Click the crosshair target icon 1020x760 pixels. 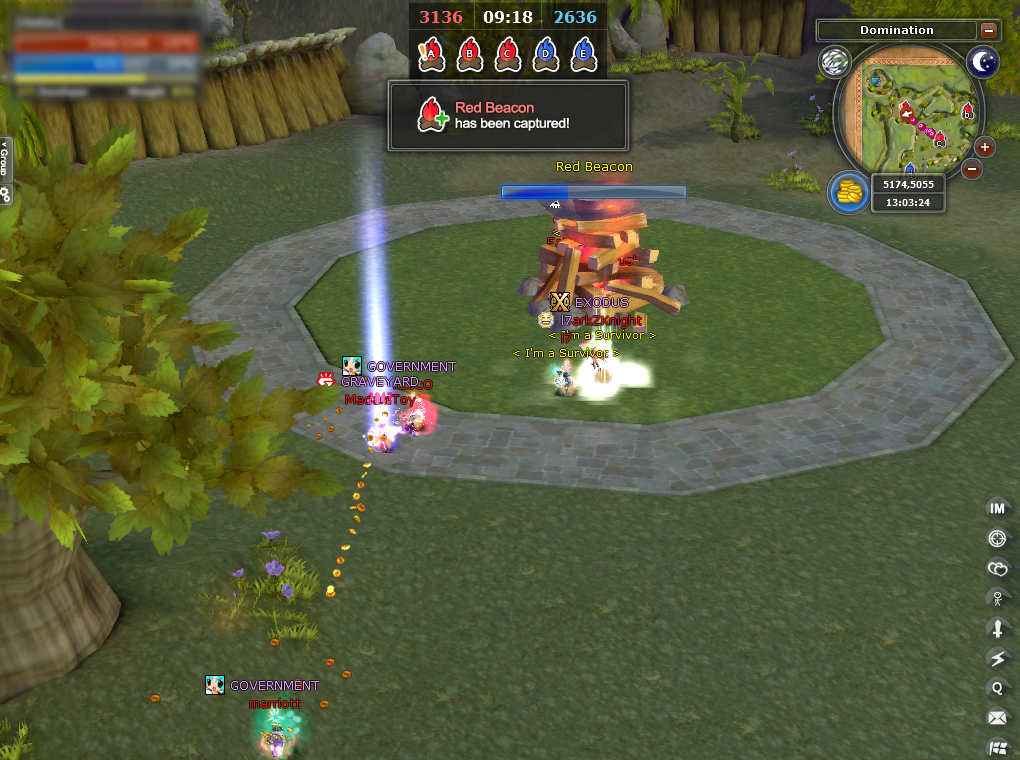[x=997, y=539]
